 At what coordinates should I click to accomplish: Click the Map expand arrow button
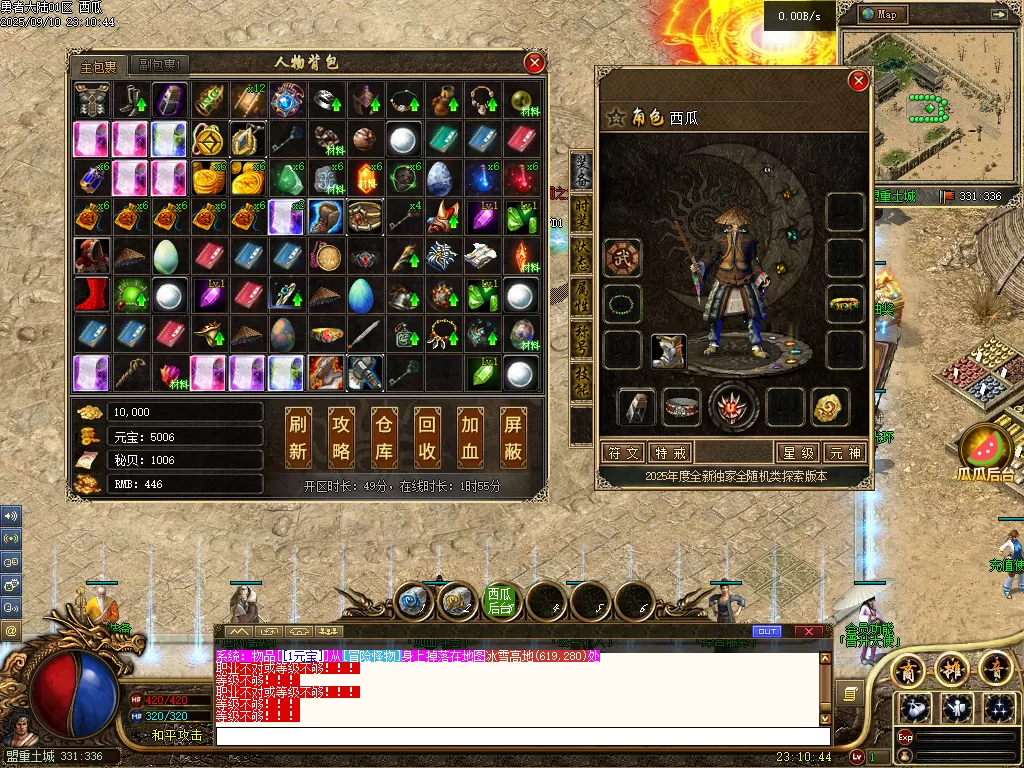point(998,15)
